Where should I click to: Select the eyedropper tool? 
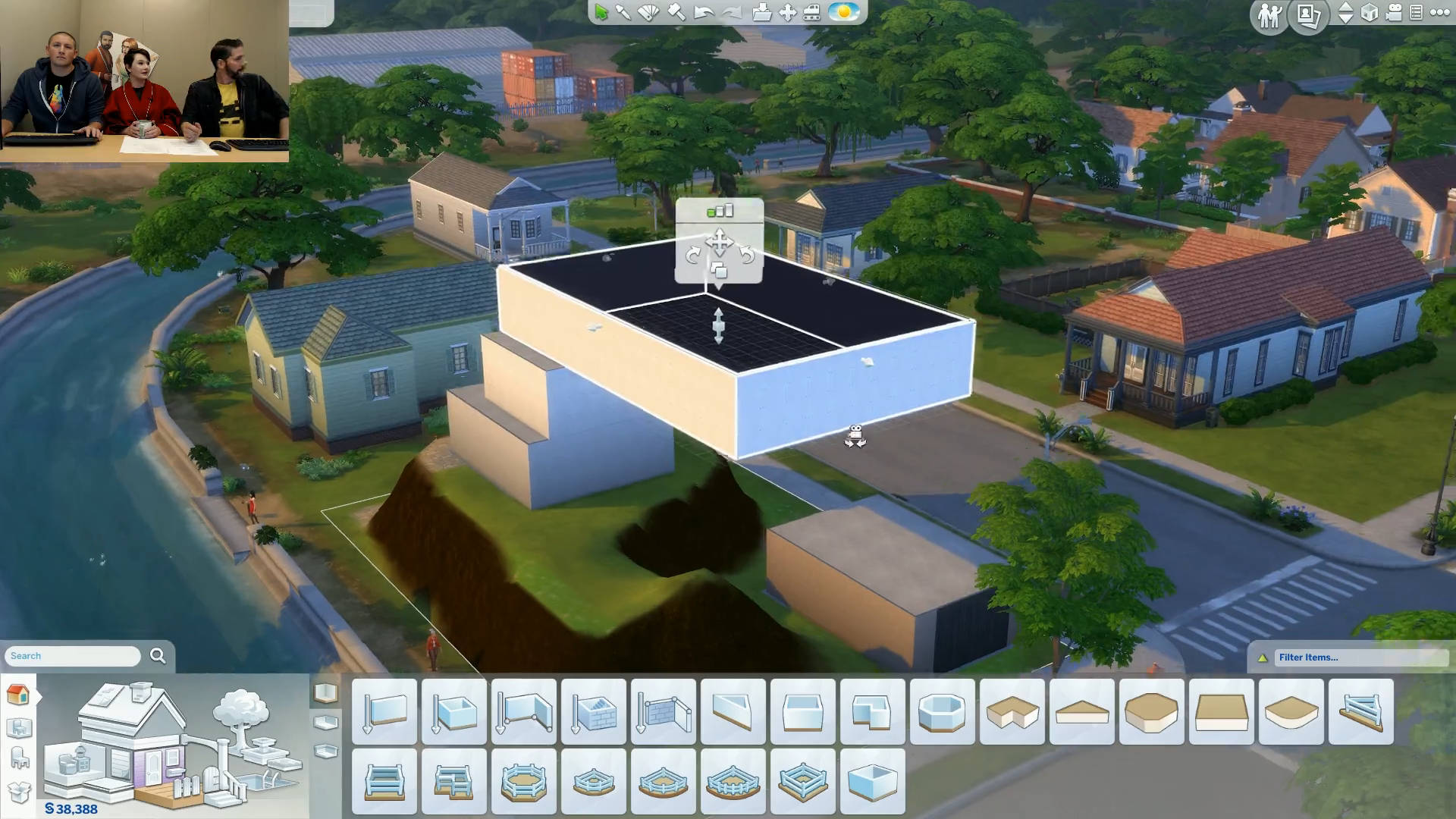(x=623, y=12)
